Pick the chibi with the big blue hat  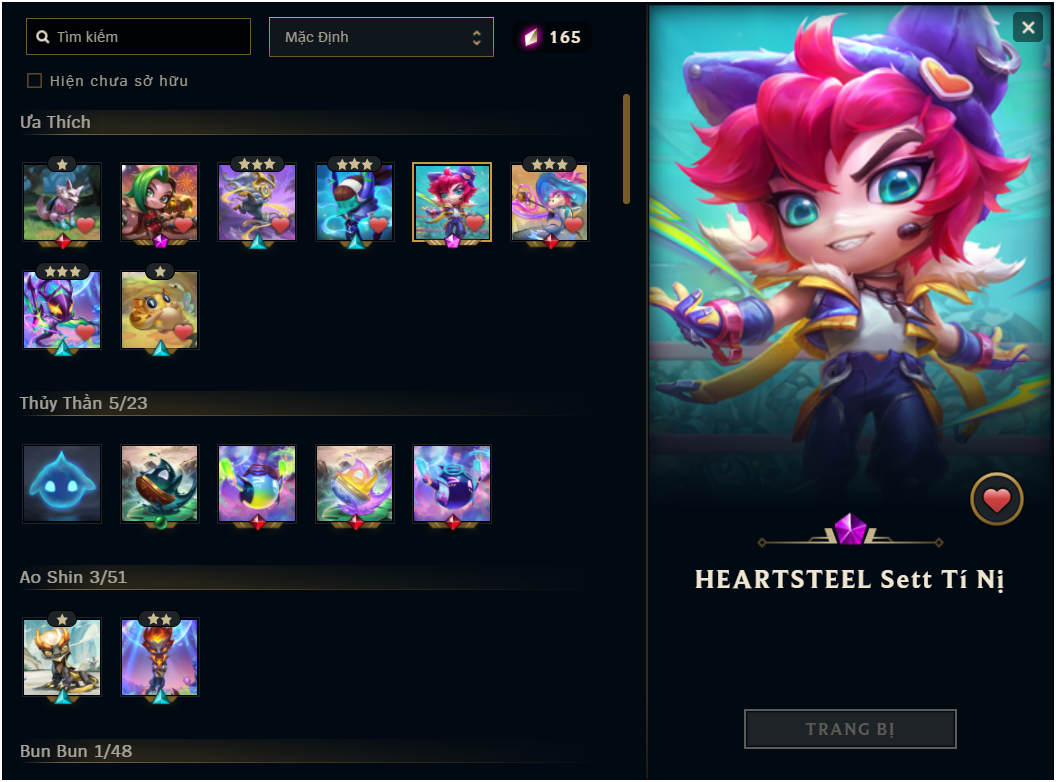[550, 202]
